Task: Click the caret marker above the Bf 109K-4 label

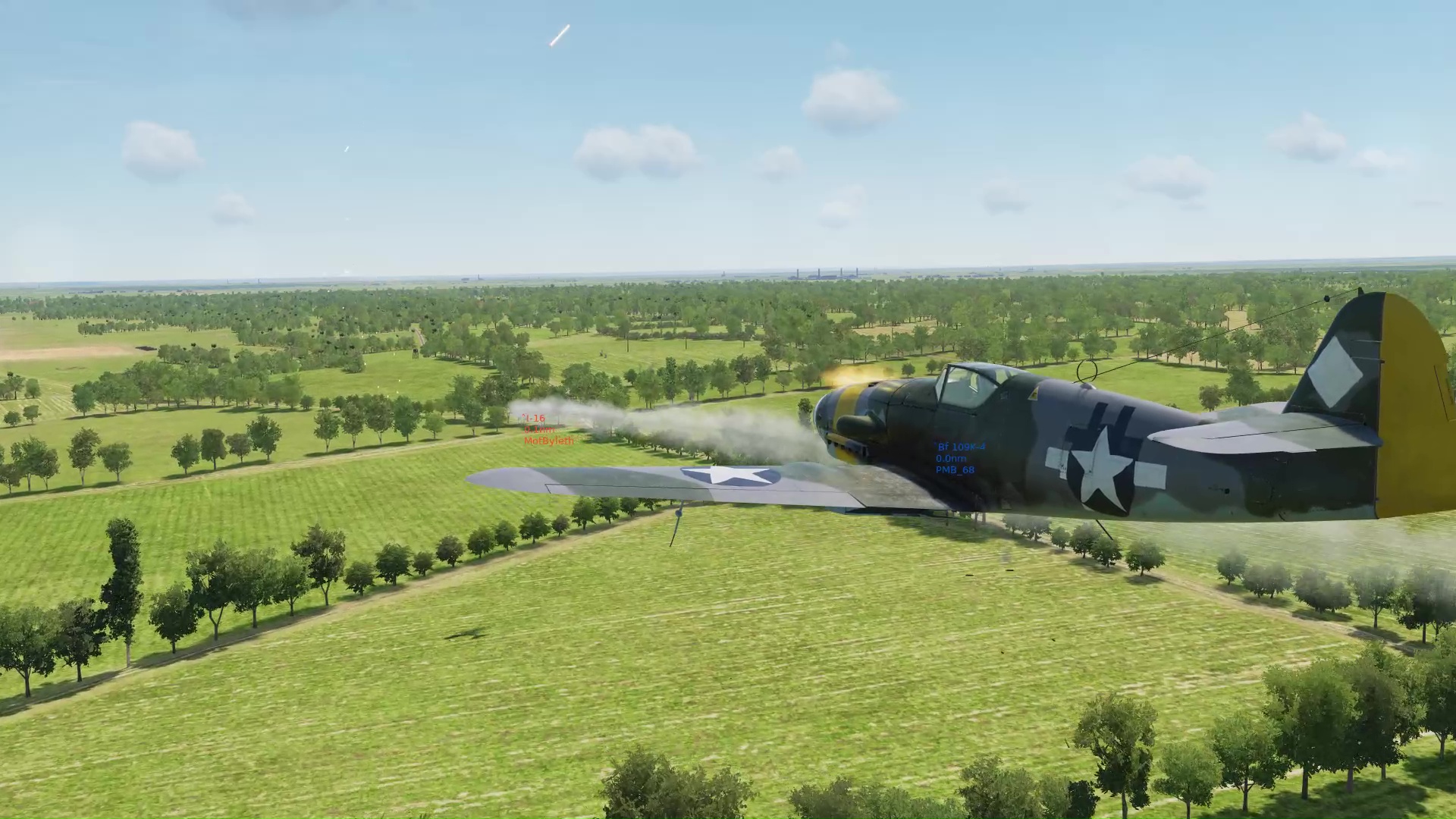Action: [936, 444]
